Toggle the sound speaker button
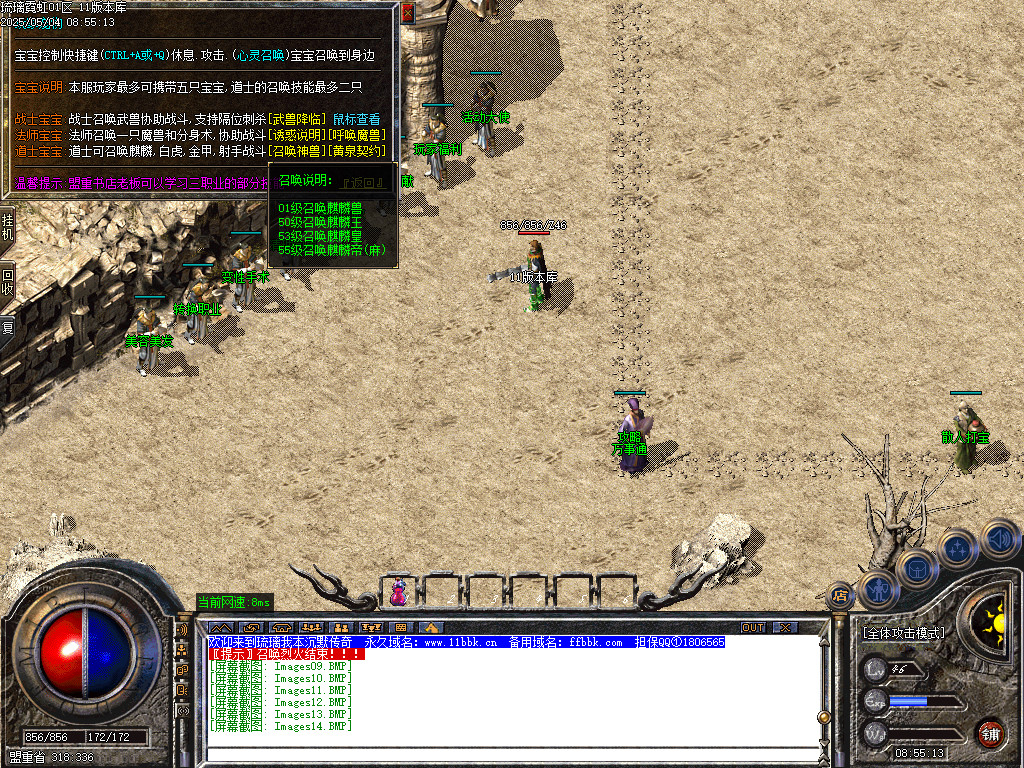 pos(998,539)
